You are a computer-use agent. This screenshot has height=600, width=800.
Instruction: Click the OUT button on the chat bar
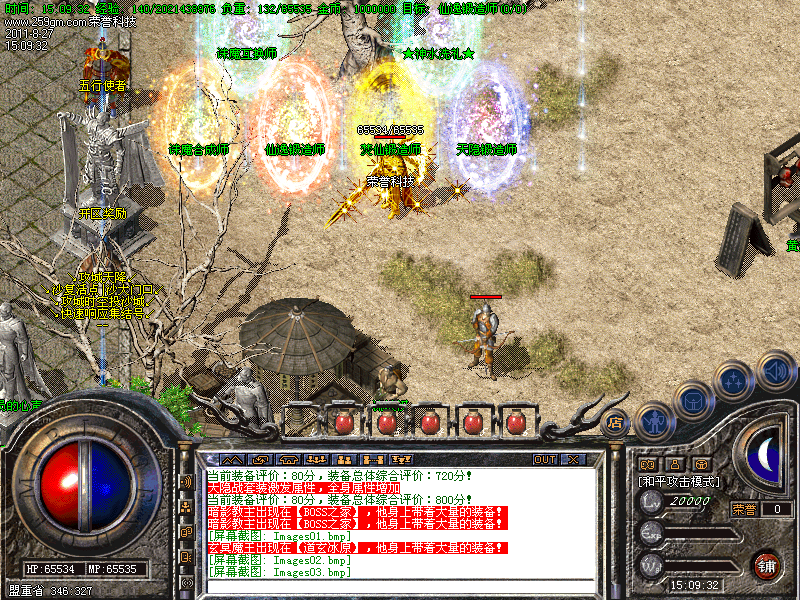coord(545,460)
